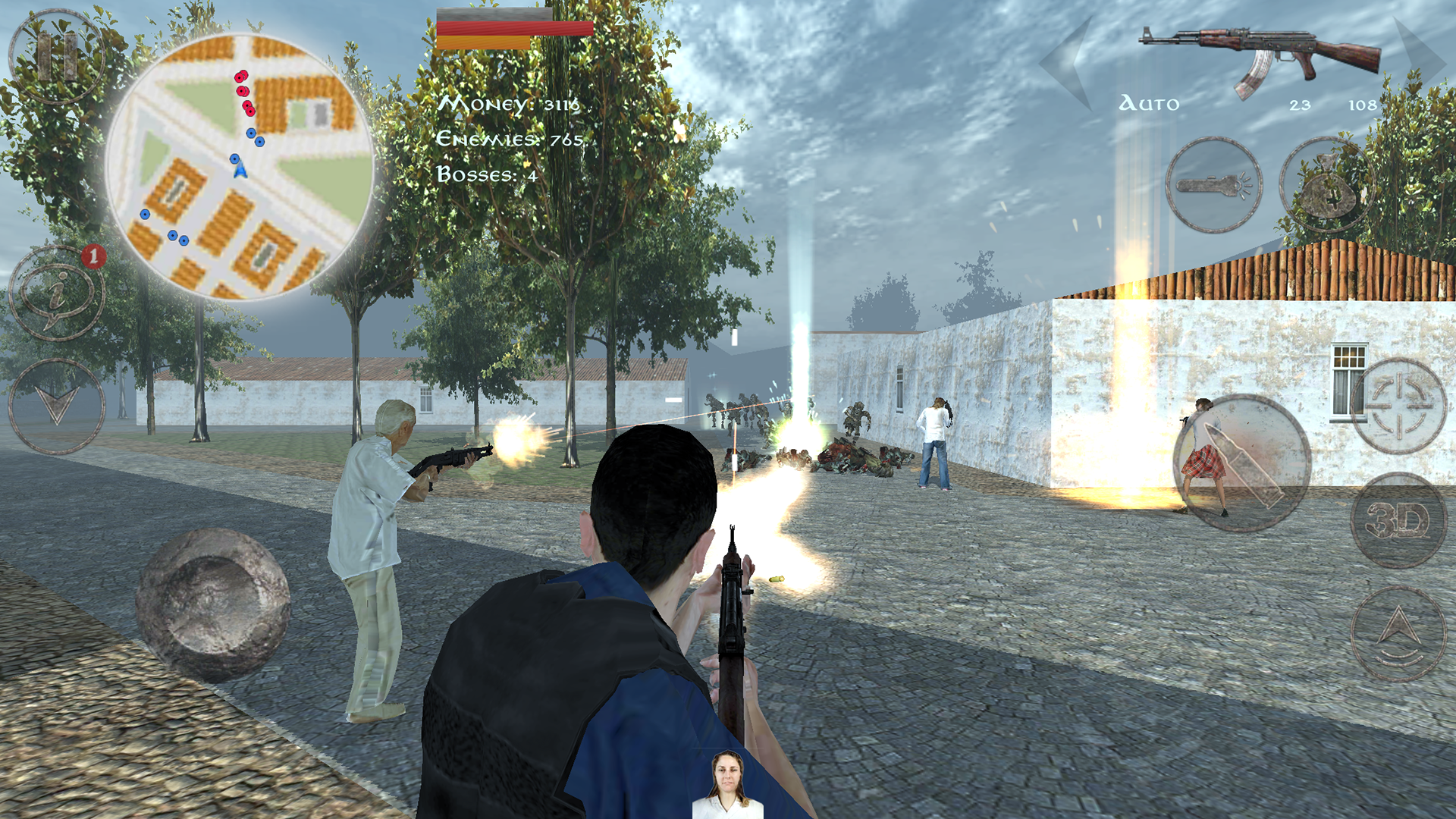Toggle the 3D view button

1399,520
